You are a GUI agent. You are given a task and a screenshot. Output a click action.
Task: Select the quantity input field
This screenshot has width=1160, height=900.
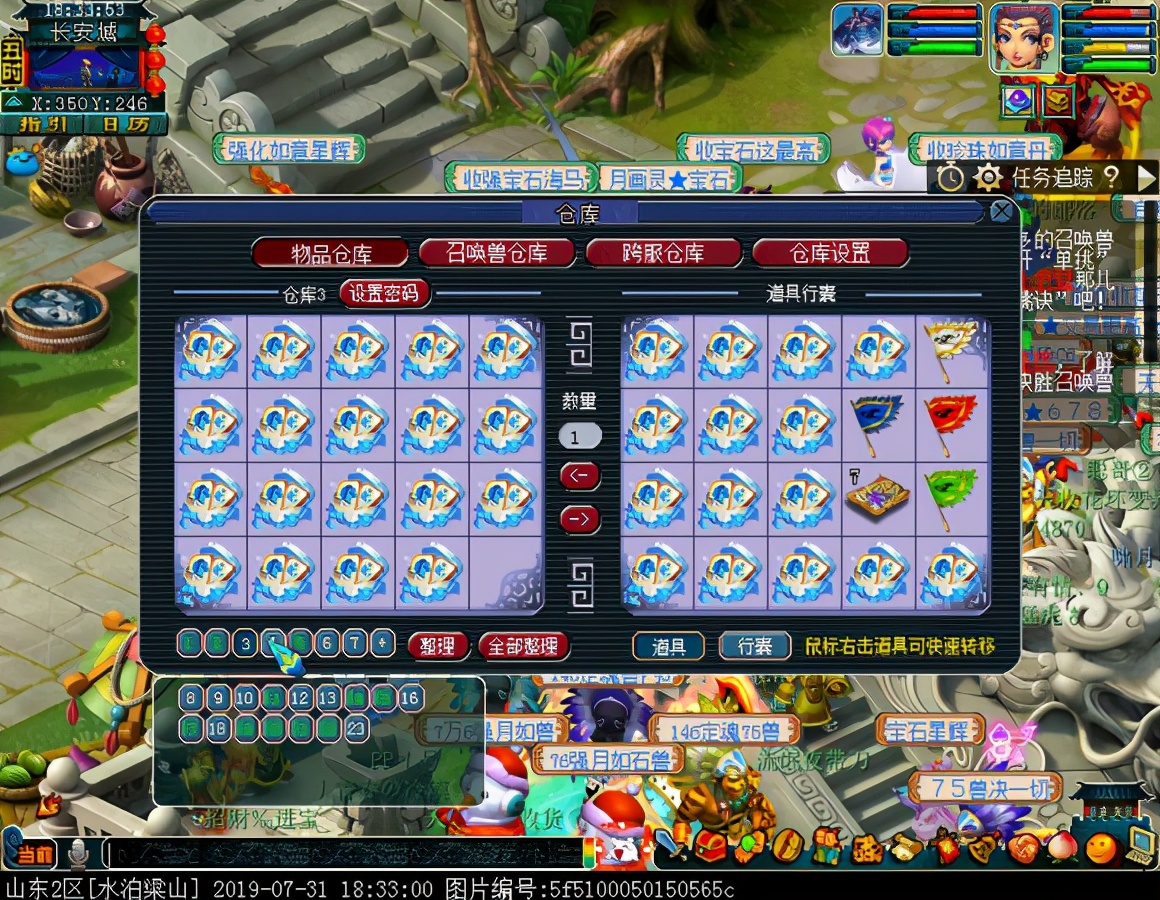click(x=580, y=437)
